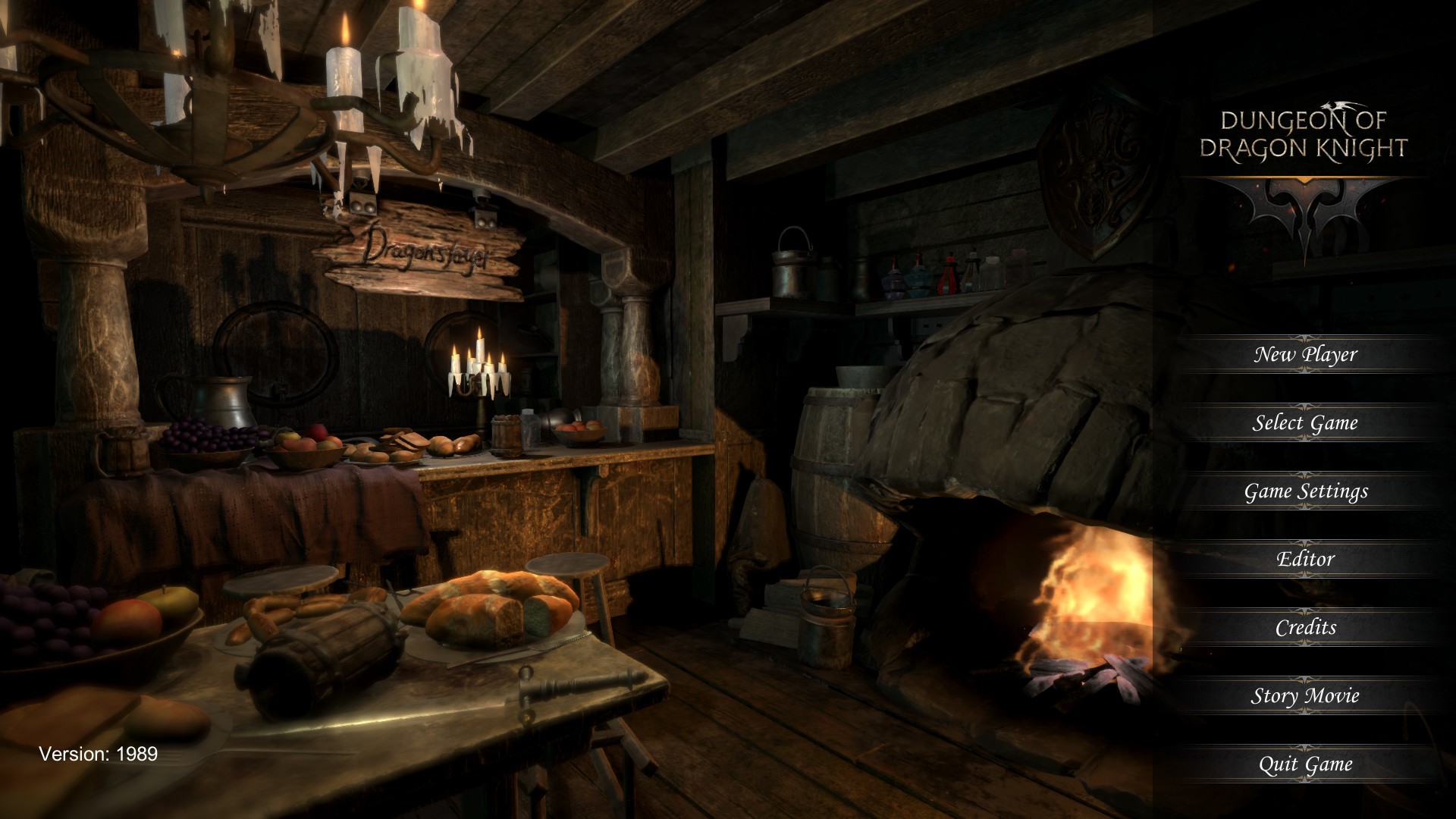Screen dimensions: 1456x819
Task: Click the Version: 1989 label
Action: tap(98, 753)
